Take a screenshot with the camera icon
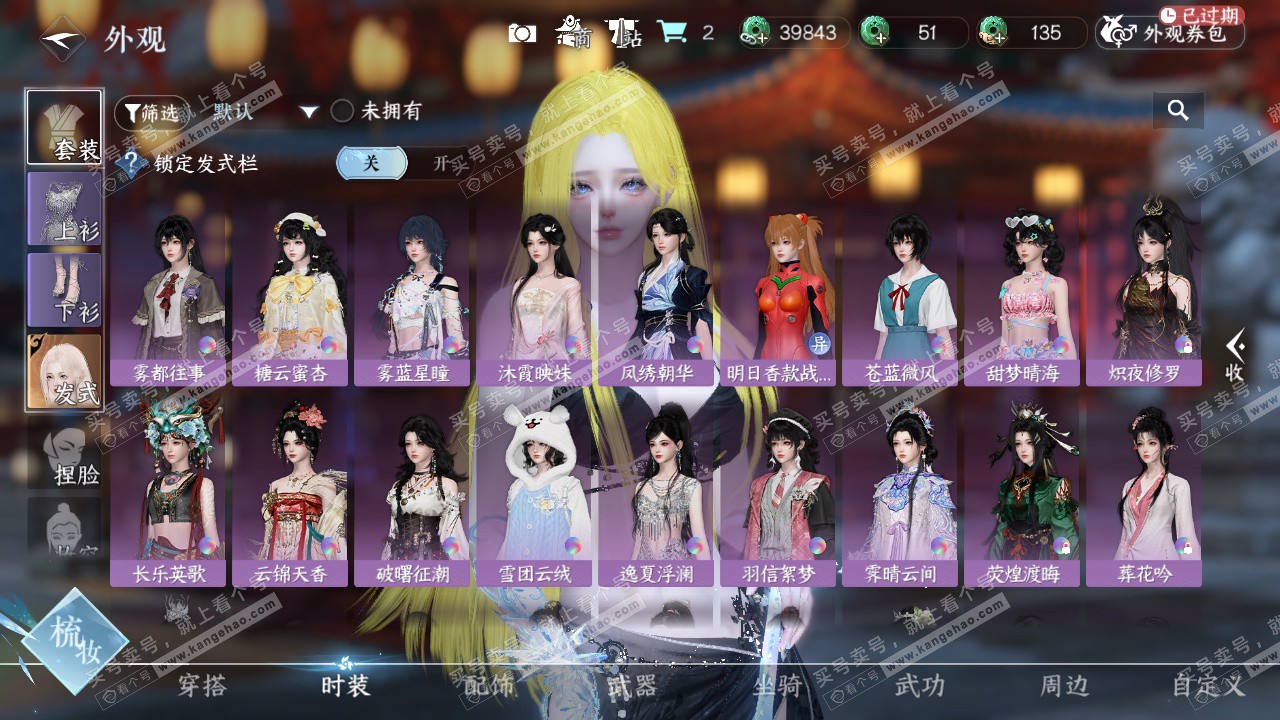The height and width of the screenshot is (720, 1280). (522, 33)
